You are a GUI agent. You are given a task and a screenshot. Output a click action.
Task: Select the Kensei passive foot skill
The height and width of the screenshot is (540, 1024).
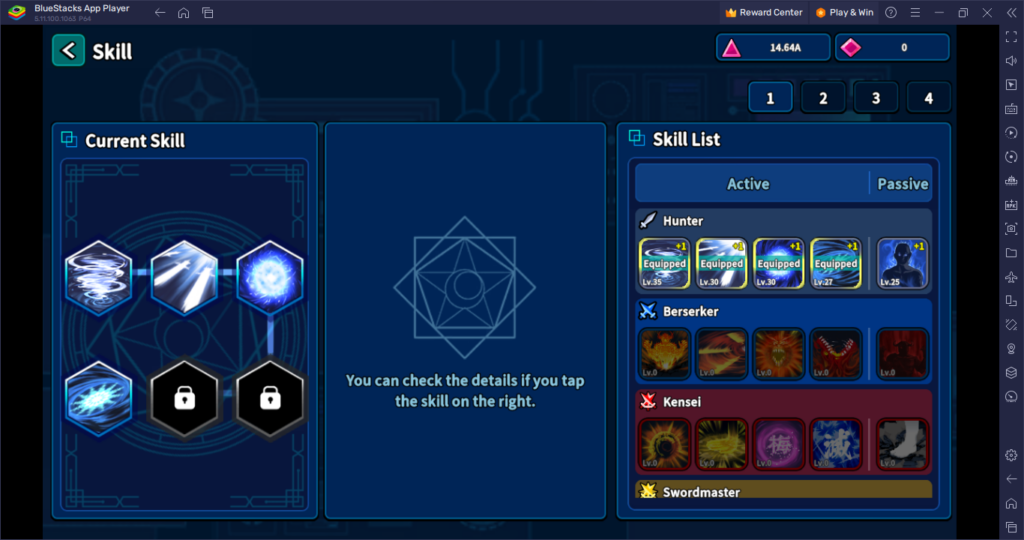click(x=903, y=444)
